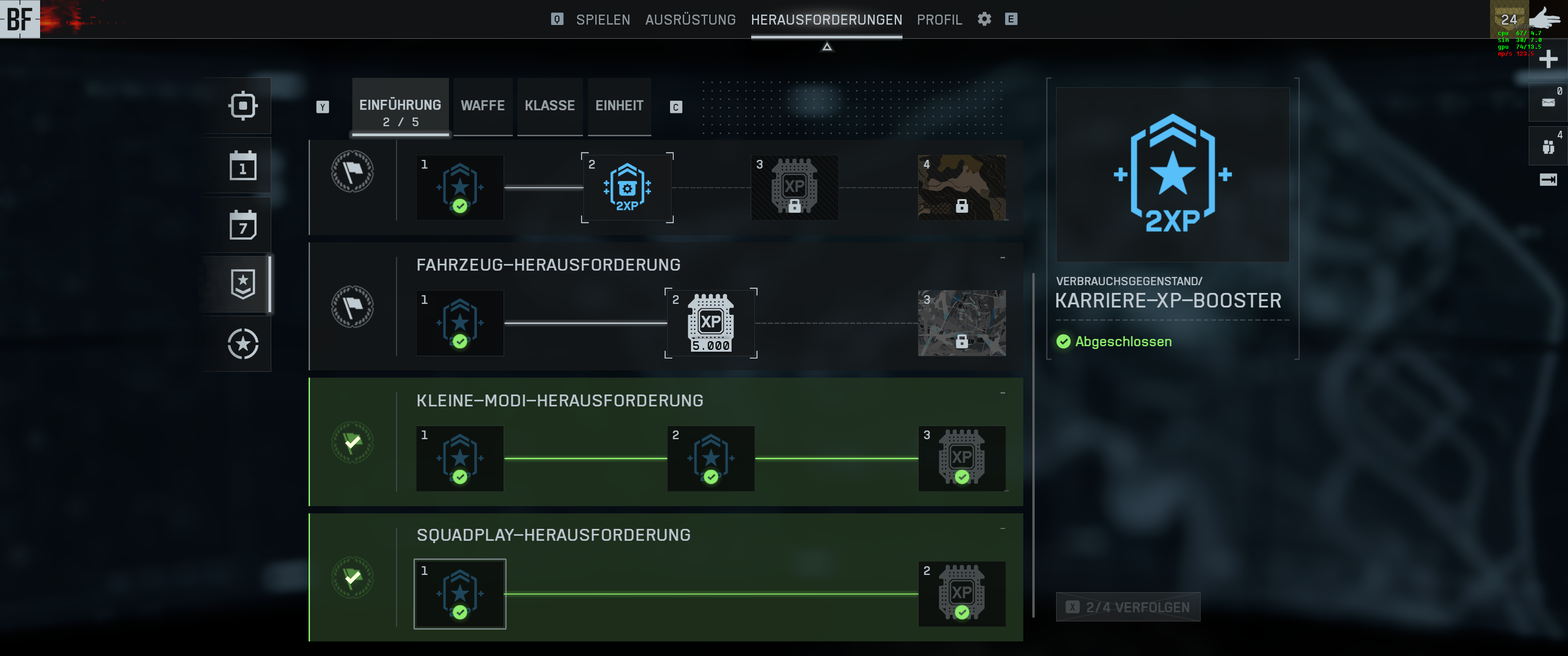Toggle the 5.000 XP chip reward node

[x=711, y=323]
